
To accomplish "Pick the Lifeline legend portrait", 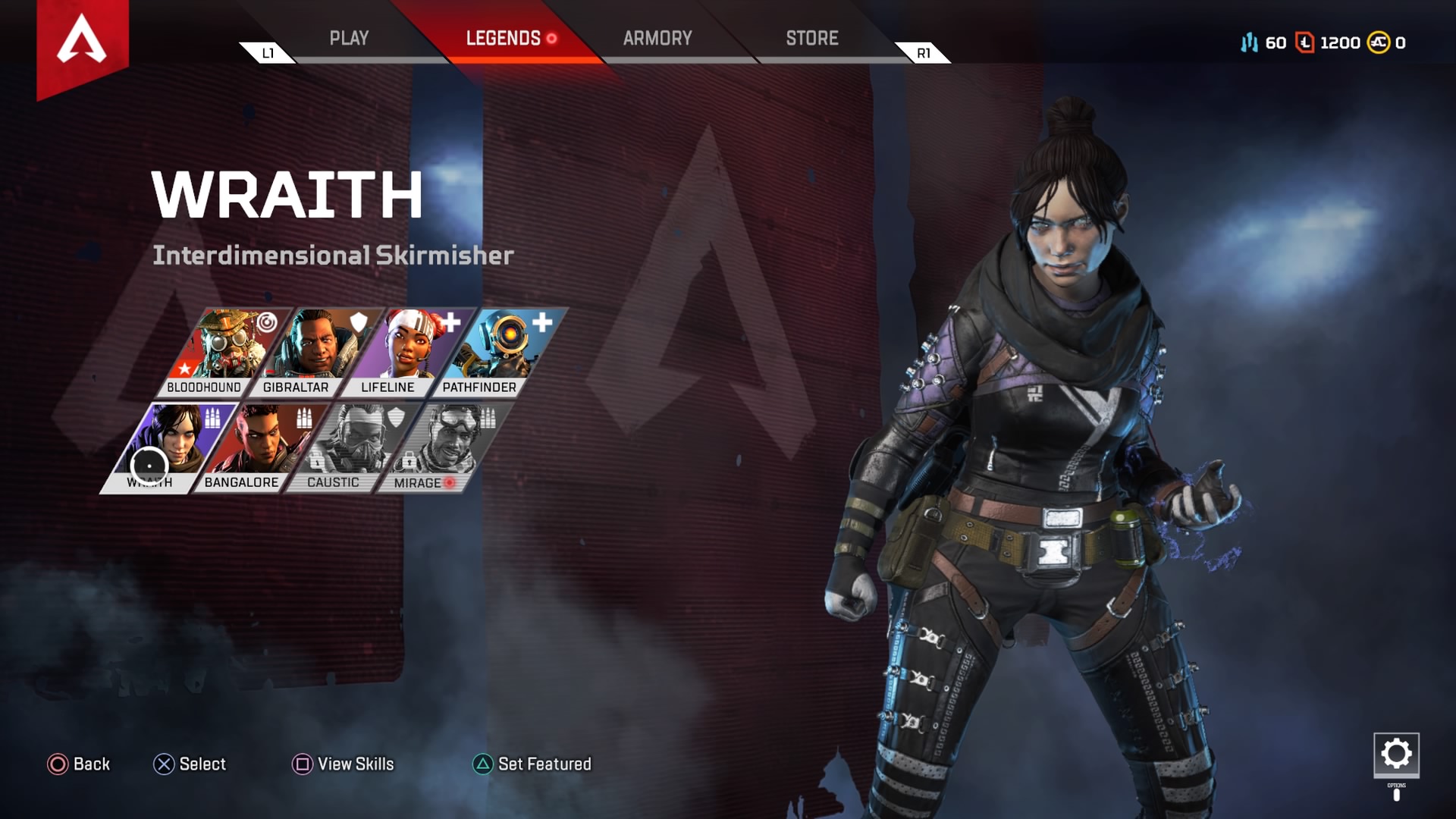I will pos(403,350).
